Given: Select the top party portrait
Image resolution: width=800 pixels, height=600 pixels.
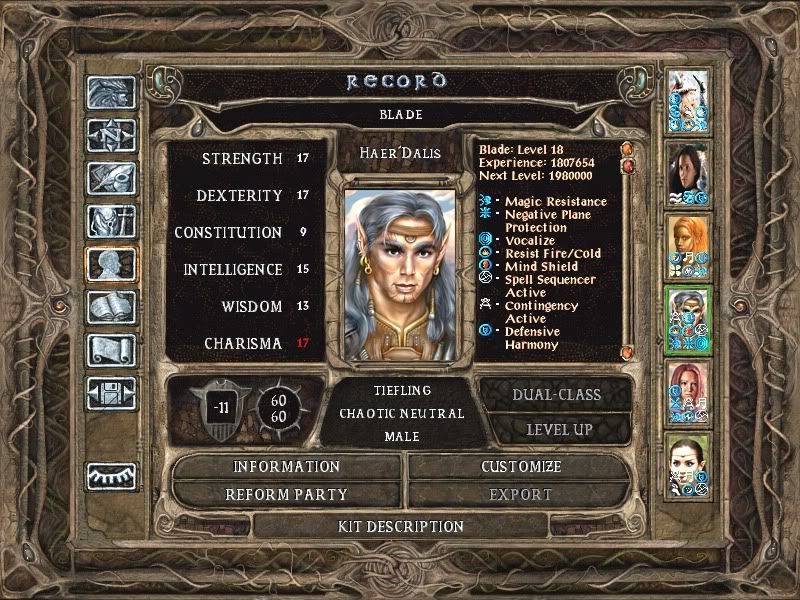Looking at the screenshot, I should 688,99.
